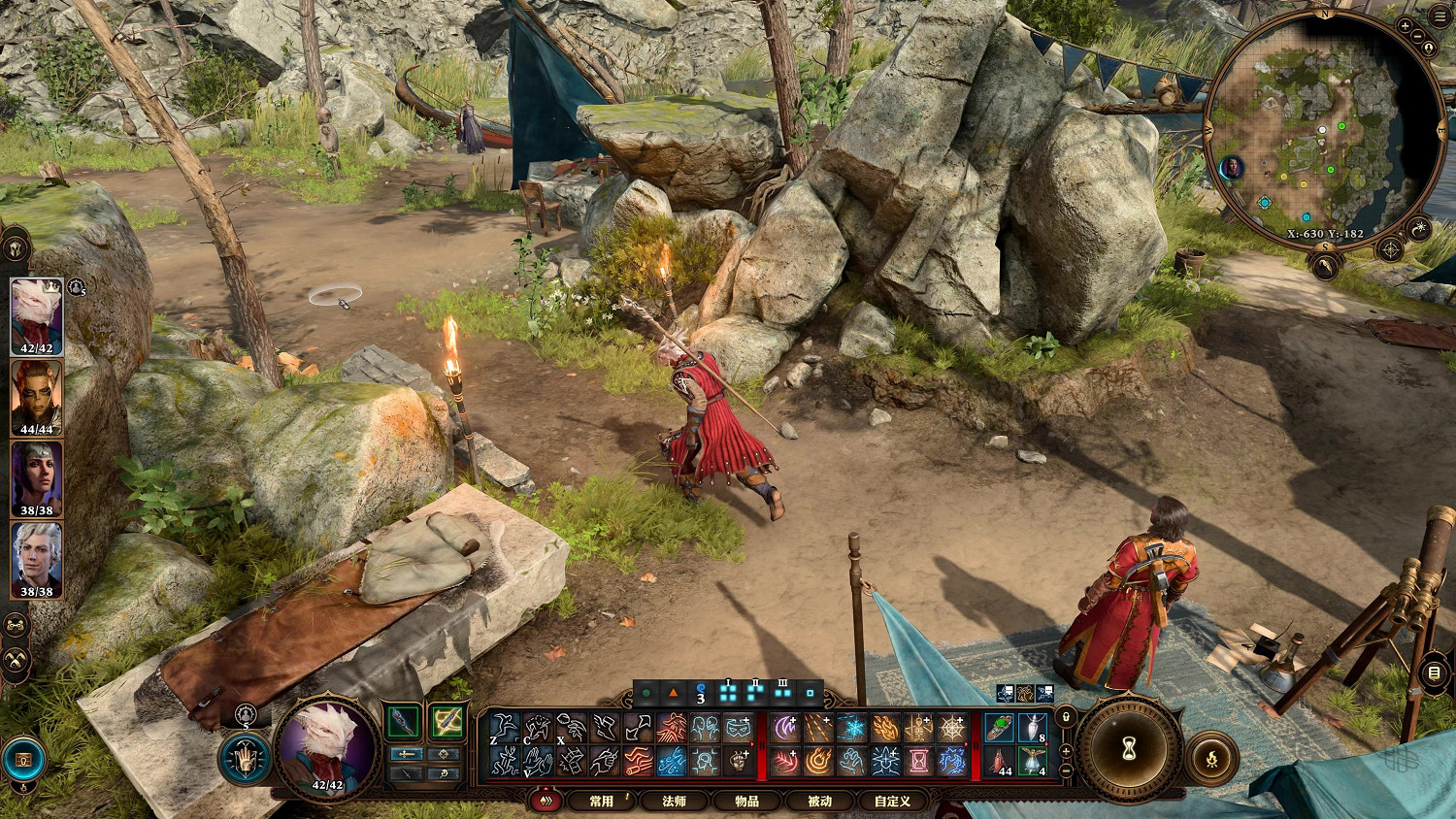Image resolution: width=1456 pixels, height=819 pixels.
Task: Select the red-haired companion portrait
Action: tap(37, 398)
